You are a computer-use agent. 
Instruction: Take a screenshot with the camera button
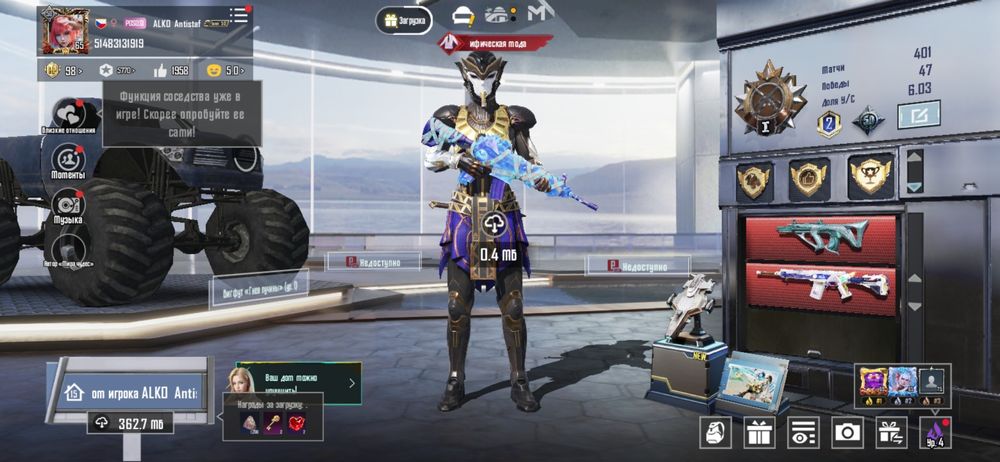point(847,432)
